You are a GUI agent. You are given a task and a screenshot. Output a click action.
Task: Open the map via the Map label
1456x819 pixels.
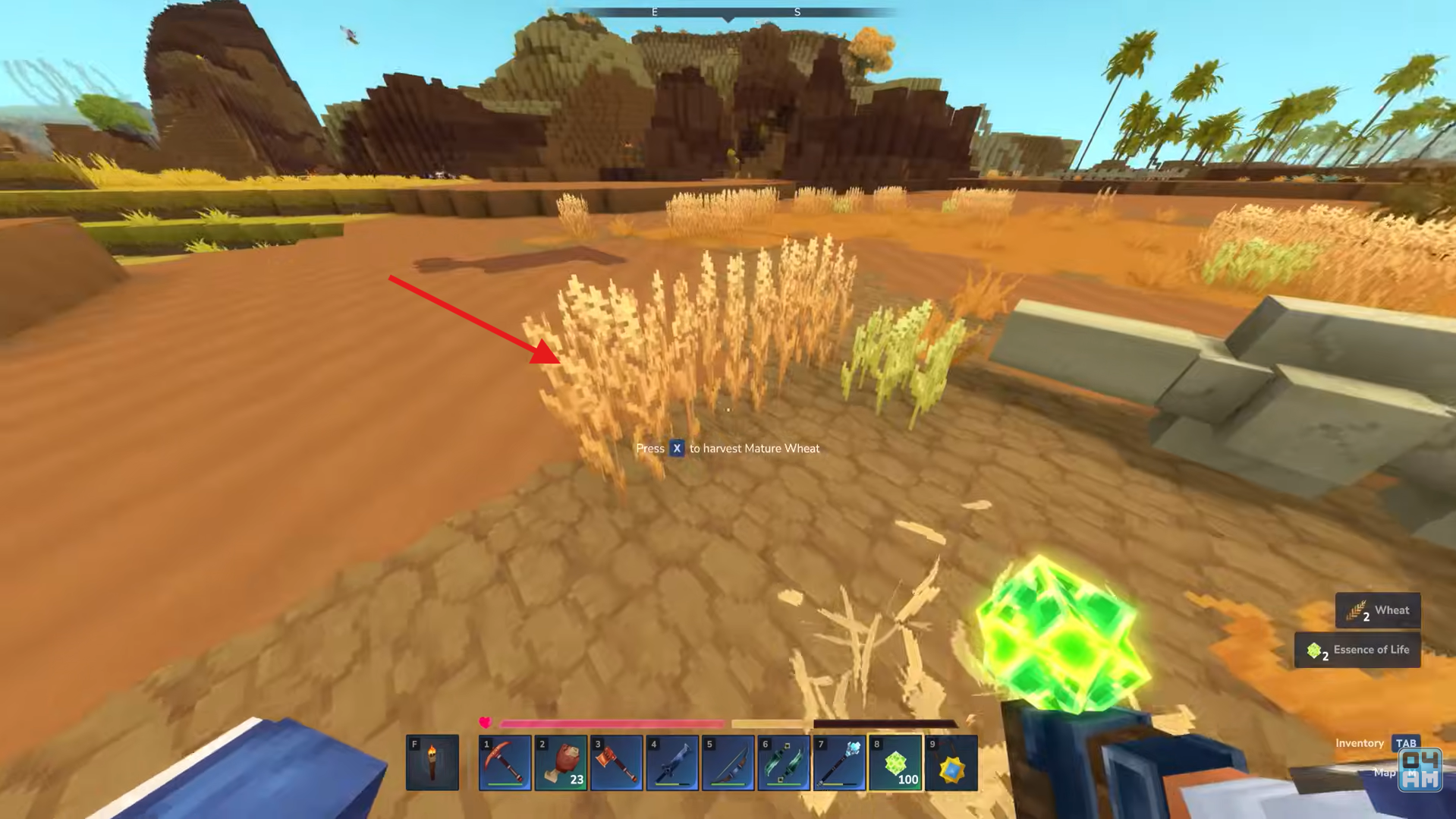pos(1386,772)
